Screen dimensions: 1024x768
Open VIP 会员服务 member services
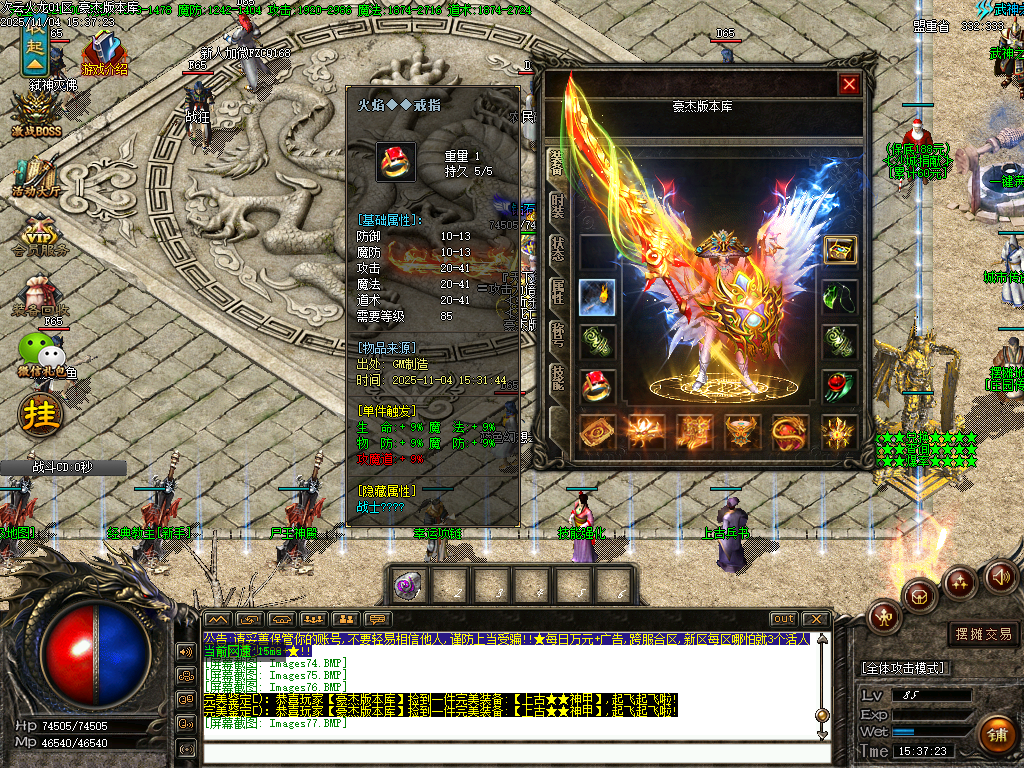click(x=37, y=237)
